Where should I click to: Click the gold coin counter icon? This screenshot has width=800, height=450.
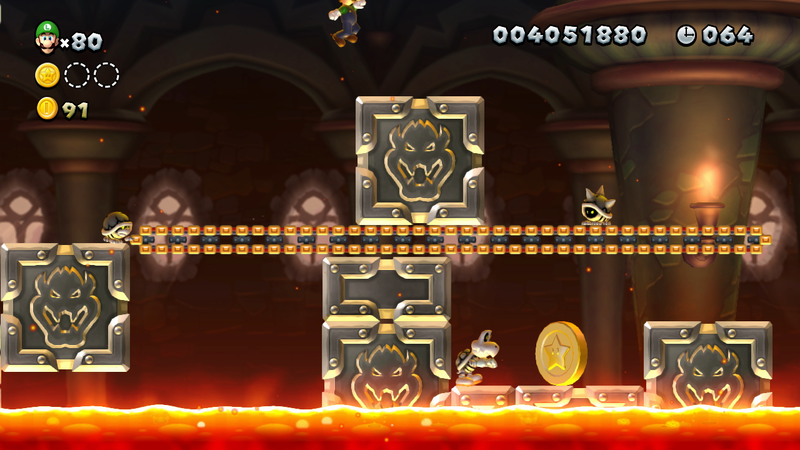coord(47,109)
